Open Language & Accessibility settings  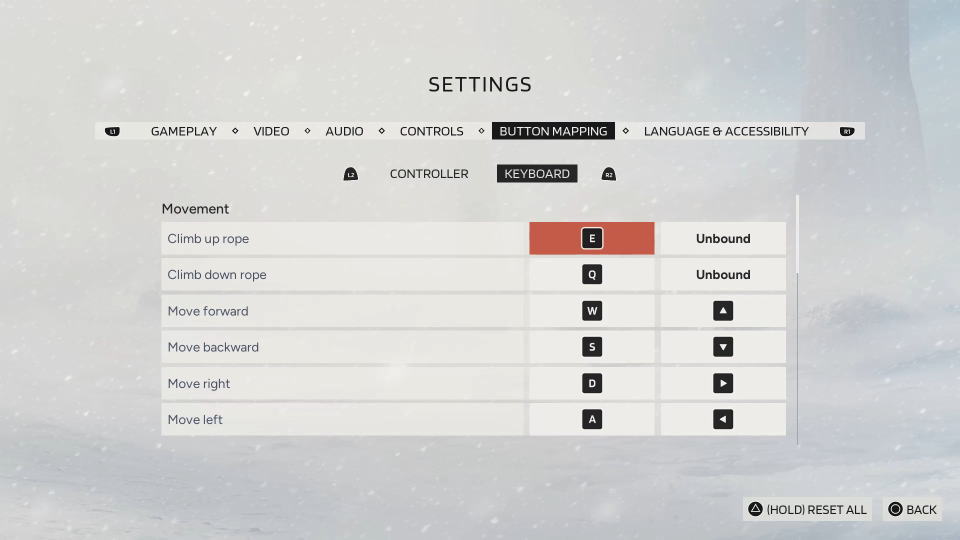726,131
